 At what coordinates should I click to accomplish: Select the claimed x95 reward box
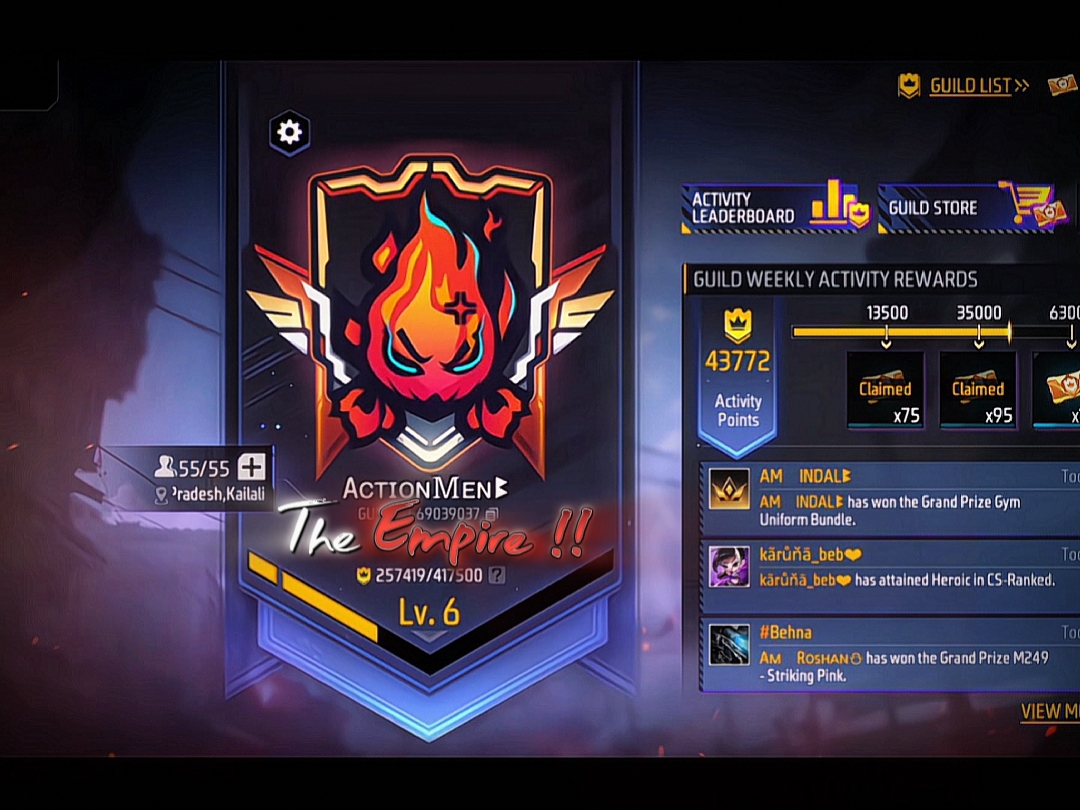tap(978, 390)
